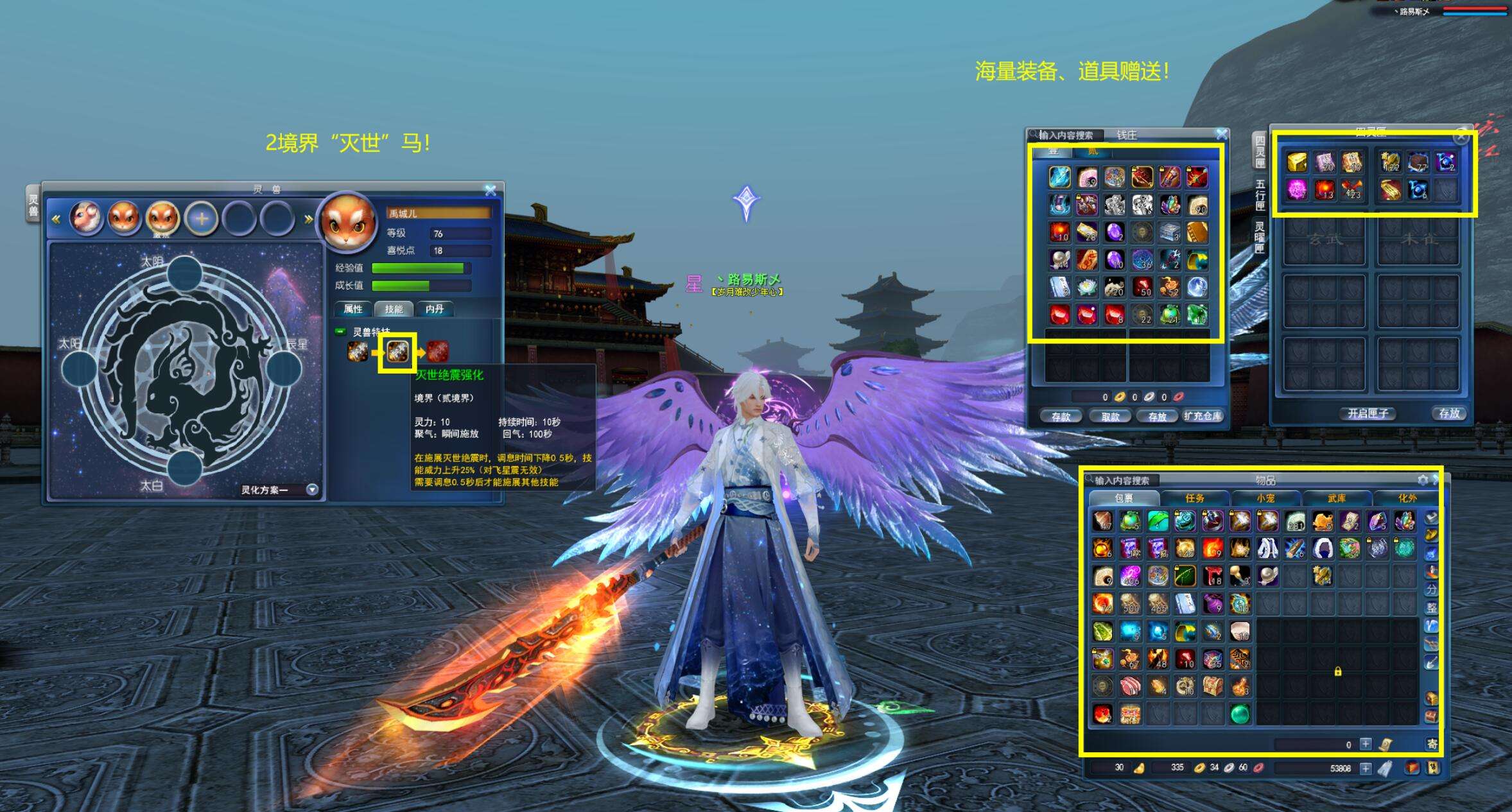Click the 开启匣子 open box button
This screenshot has width=1512, height=812.
1368,413
